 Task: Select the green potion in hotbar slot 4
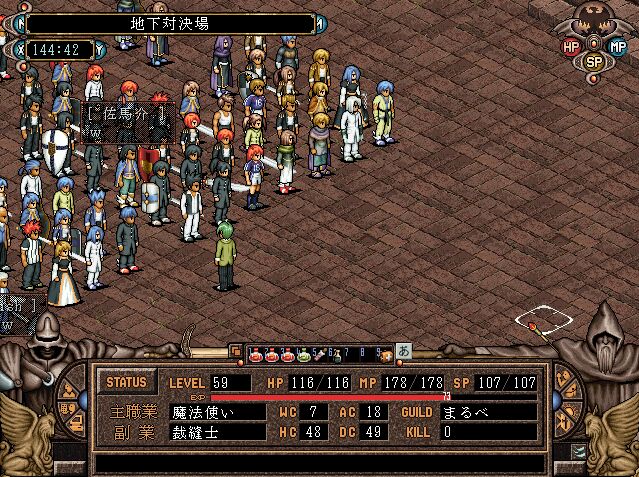304,352
